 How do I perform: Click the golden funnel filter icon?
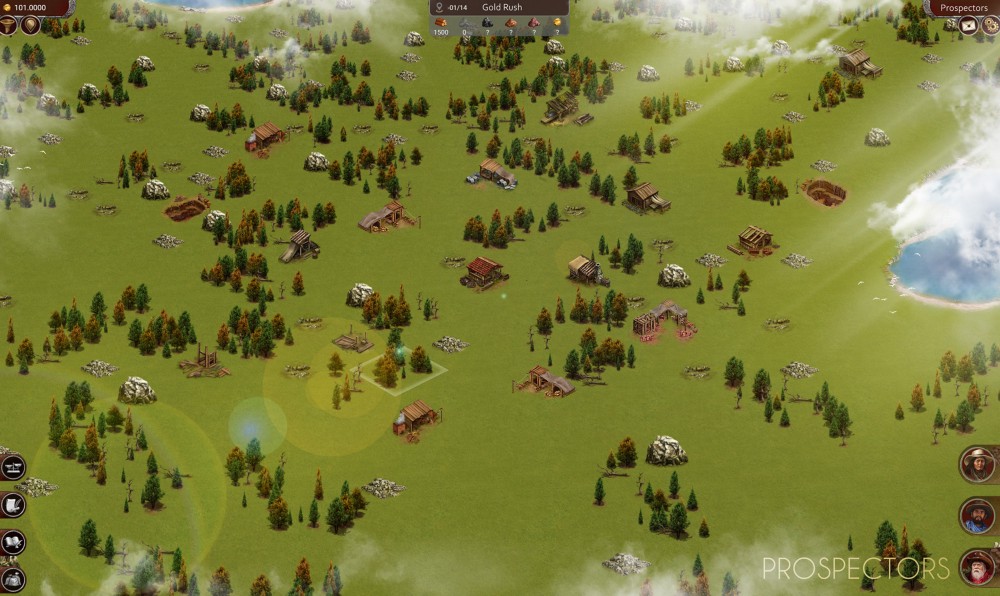(x=9, y=26)
